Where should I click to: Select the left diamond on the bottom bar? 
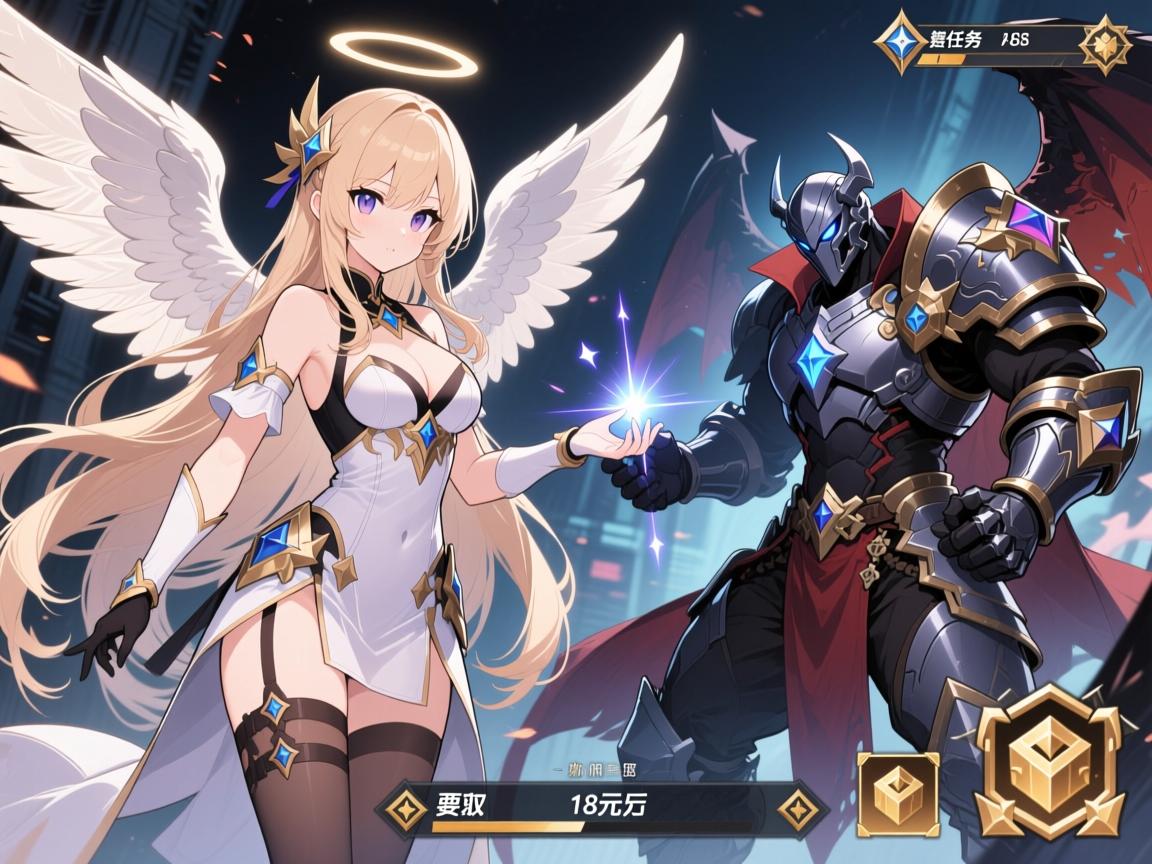[x=406, y=806]
